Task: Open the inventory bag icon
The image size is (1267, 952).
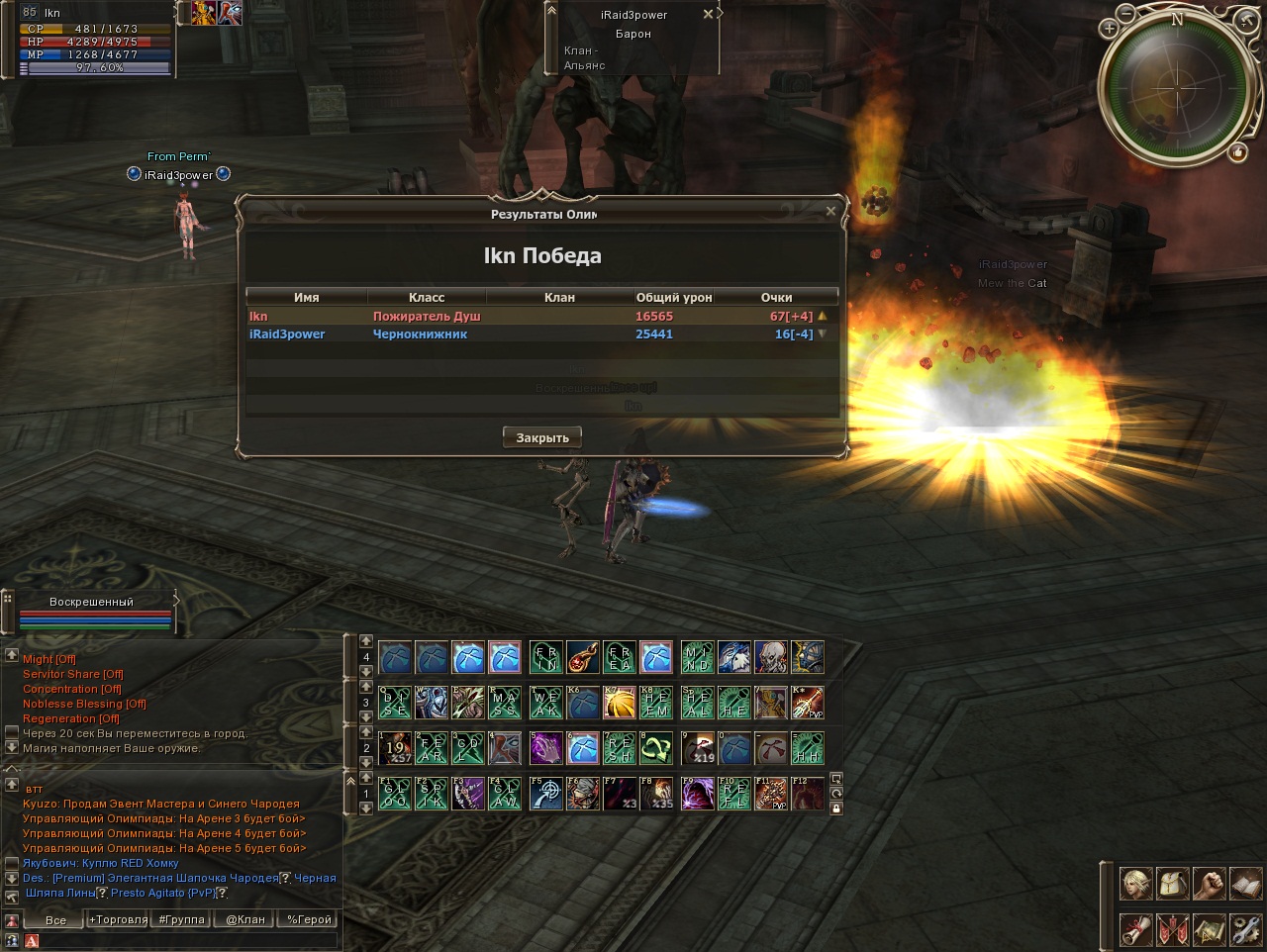Action: pyautogui.click(x=1172, y=883)
